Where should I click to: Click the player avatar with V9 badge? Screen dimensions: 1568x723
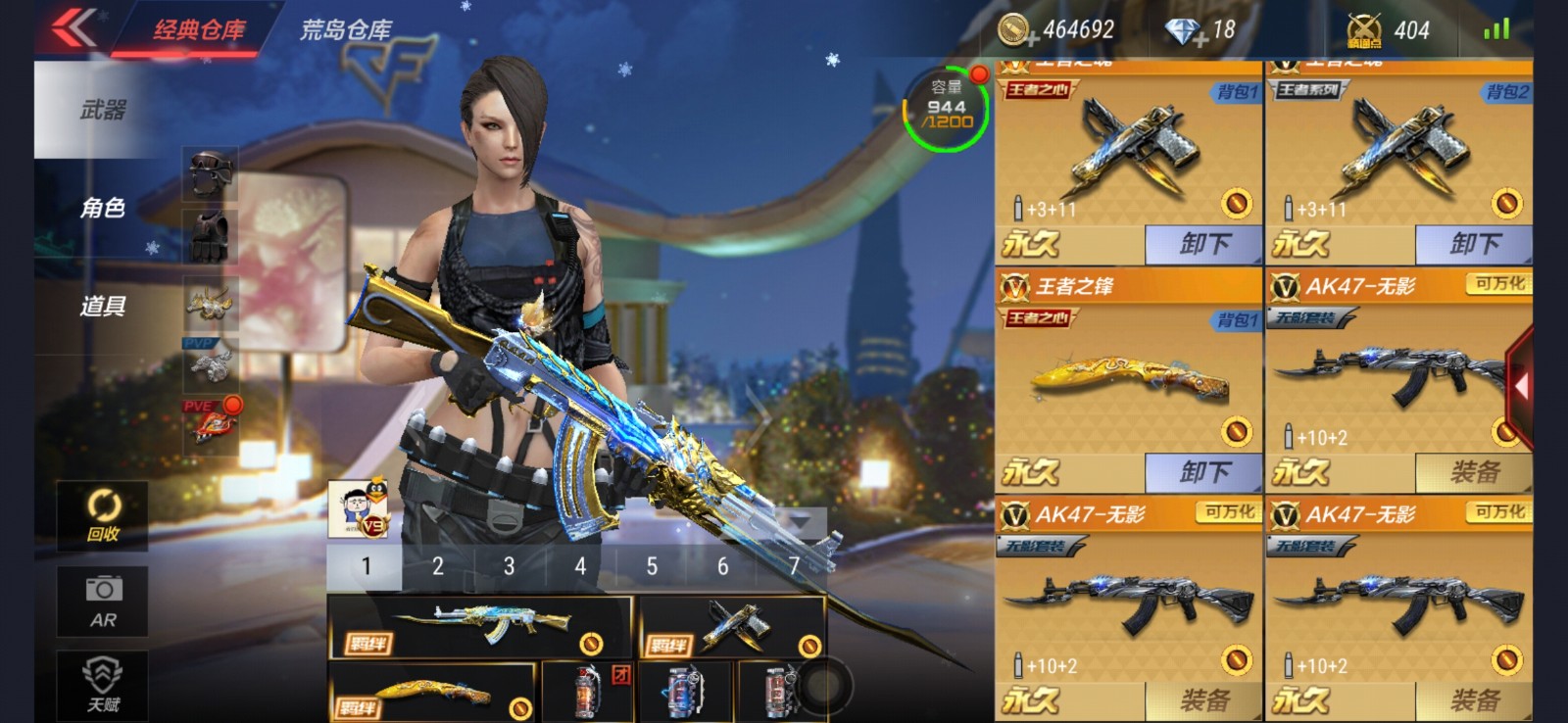coord(359,508)
